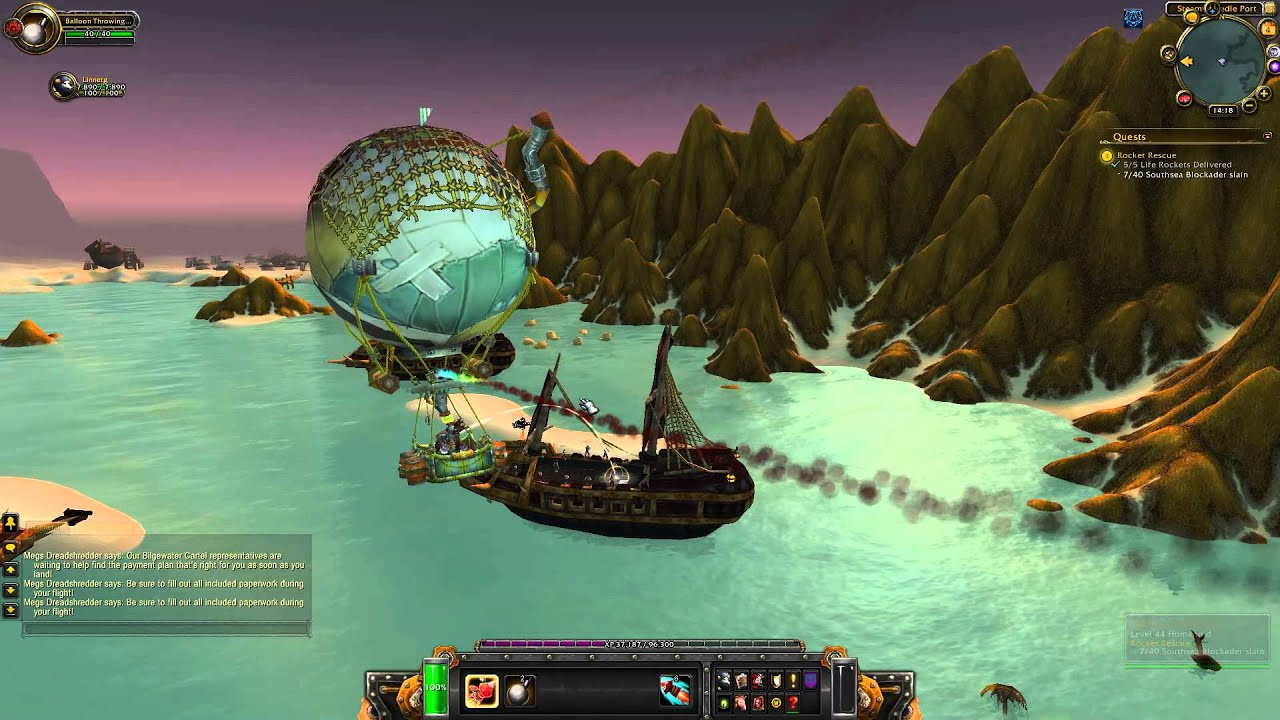Screen dimensions: 1280x720
Task: Select the Rocket Rescue quest entry
Action: pos(1146,155)
